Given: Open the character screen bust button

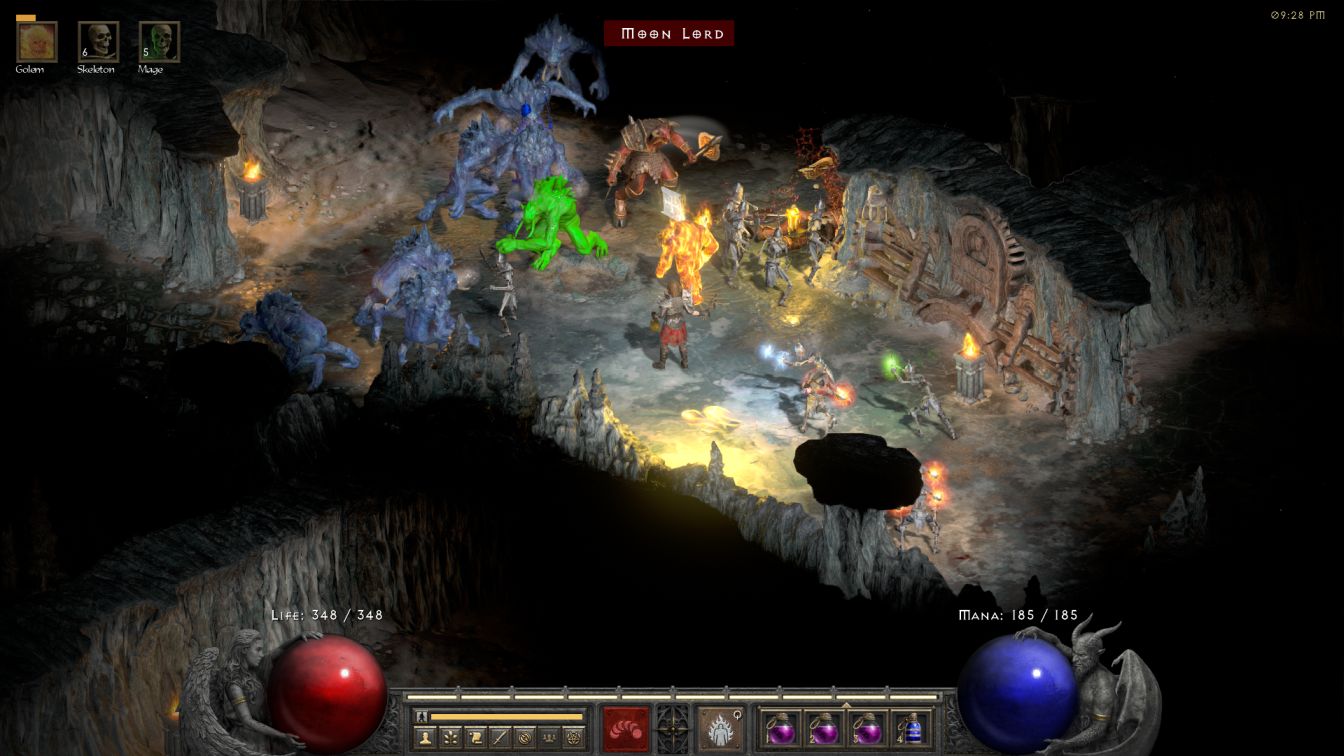Looking at the screenshot, I should point(427,737).
